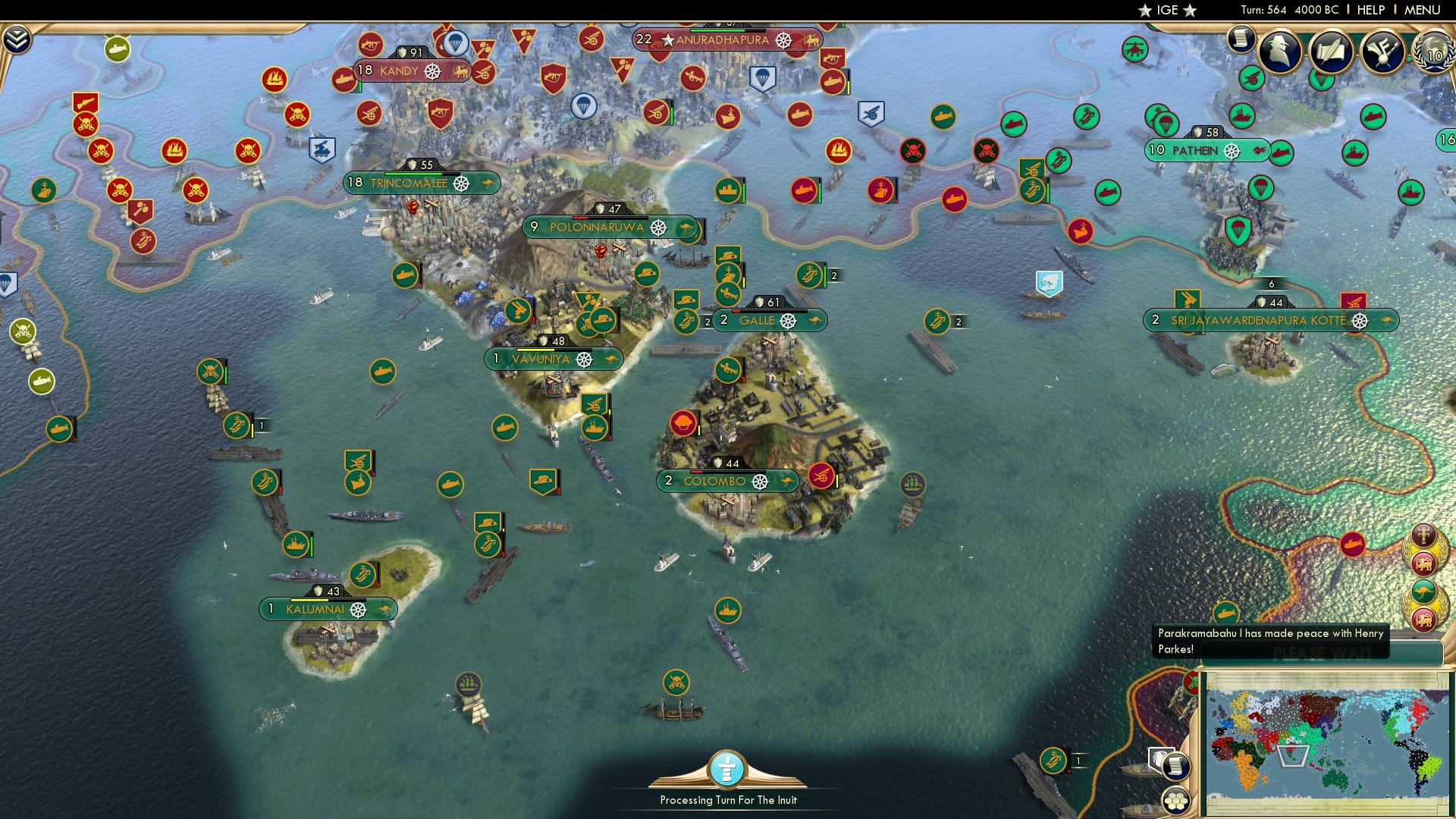Toggle Strategic View with the hex grid icon

coord(1175,801)
